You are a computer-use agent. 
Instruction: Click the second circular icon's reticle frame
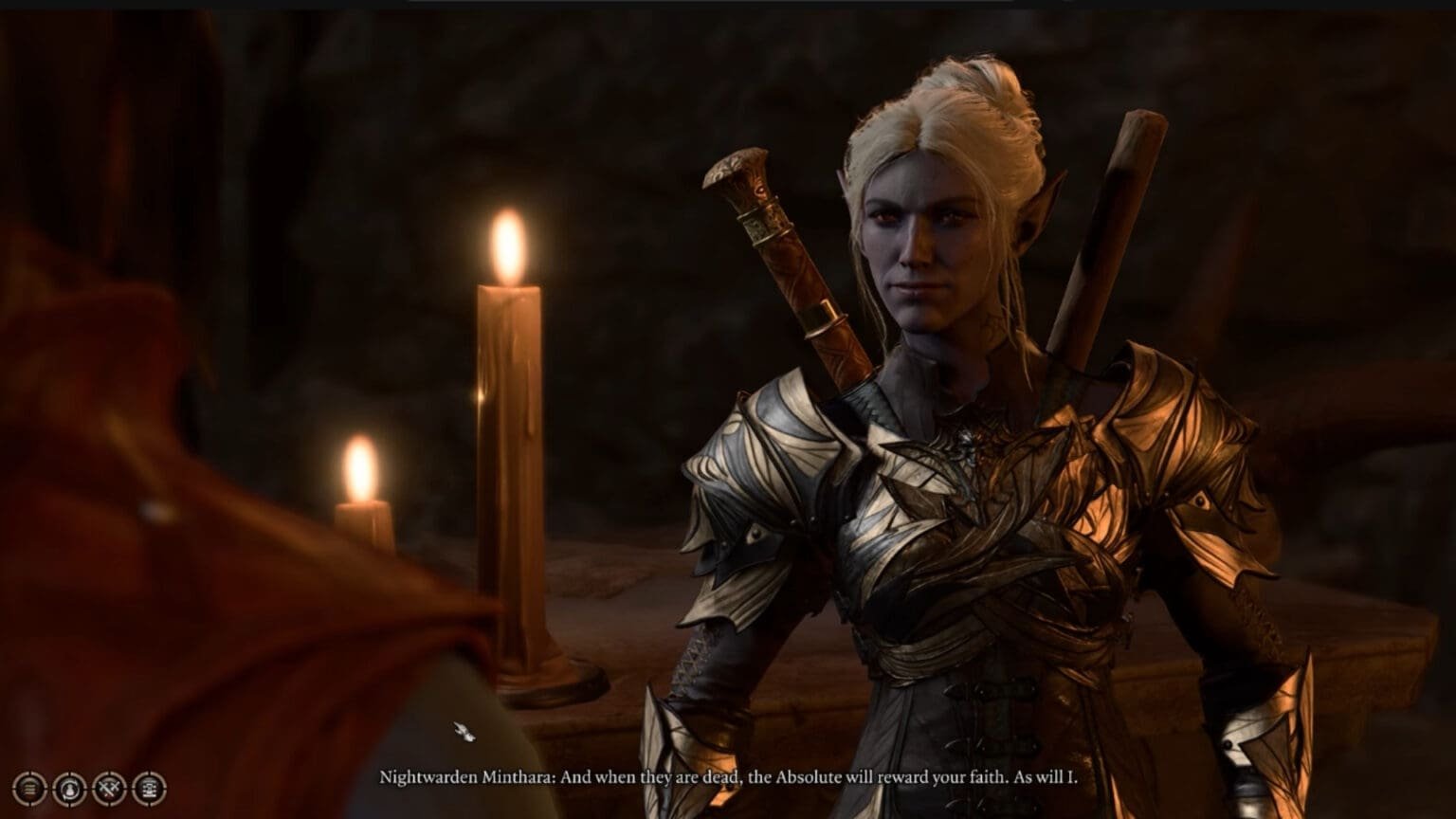(x=69, y=775)
